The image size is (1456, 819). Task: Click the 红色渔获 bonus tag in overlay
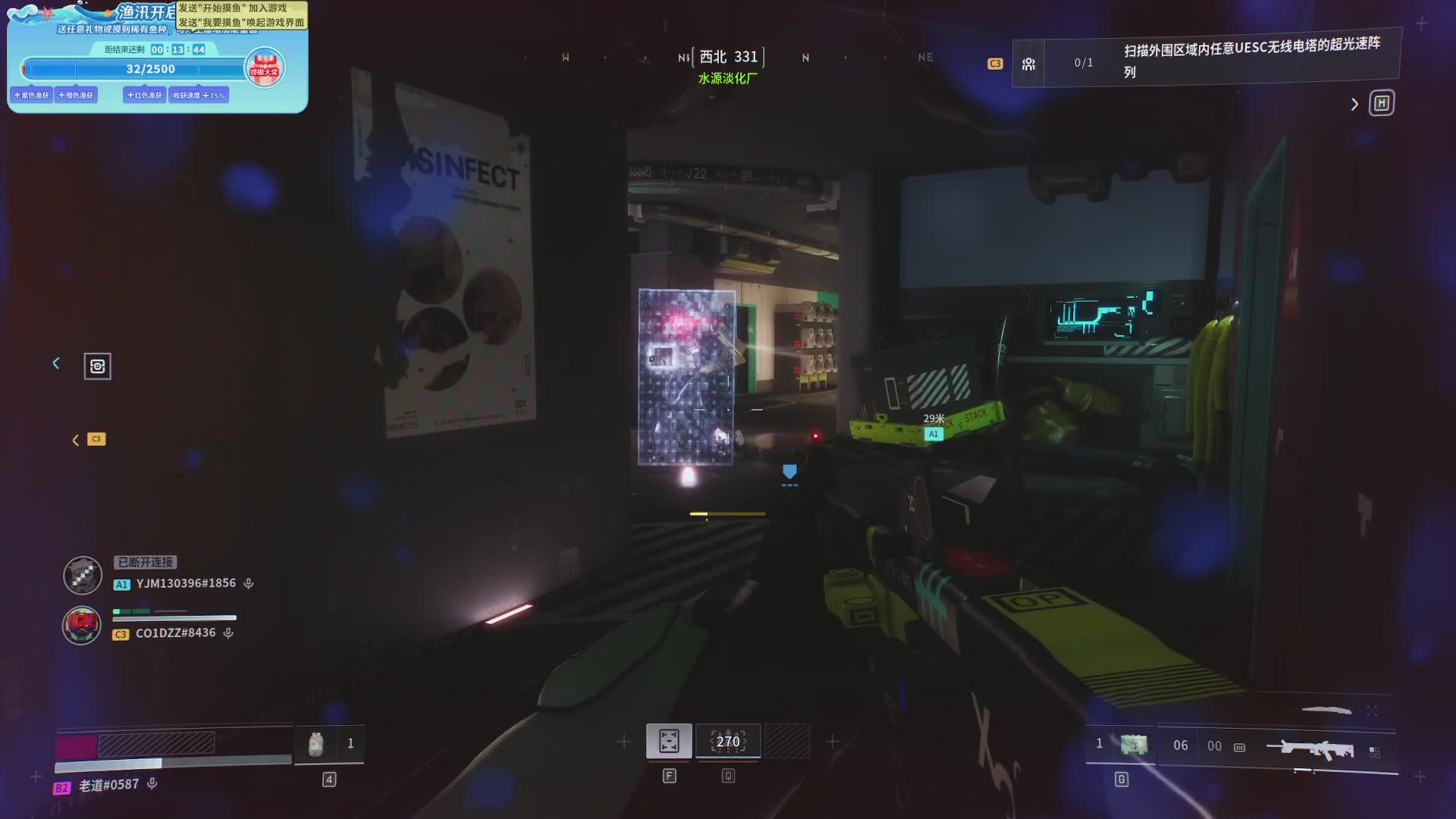coord(145,96)
